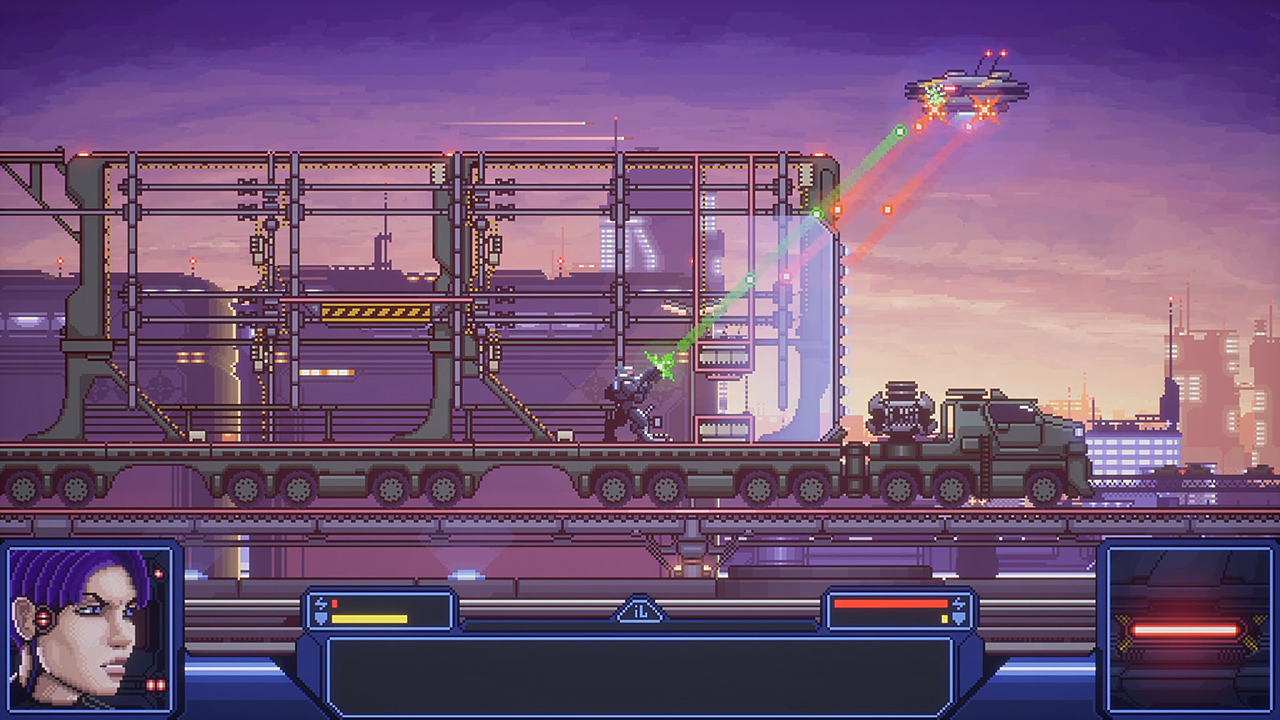Image resolution: width=1280 pixels, height=720 pixels.
Task: Click the small red ammo pip above the yellow bar
Action: point(334,602)
